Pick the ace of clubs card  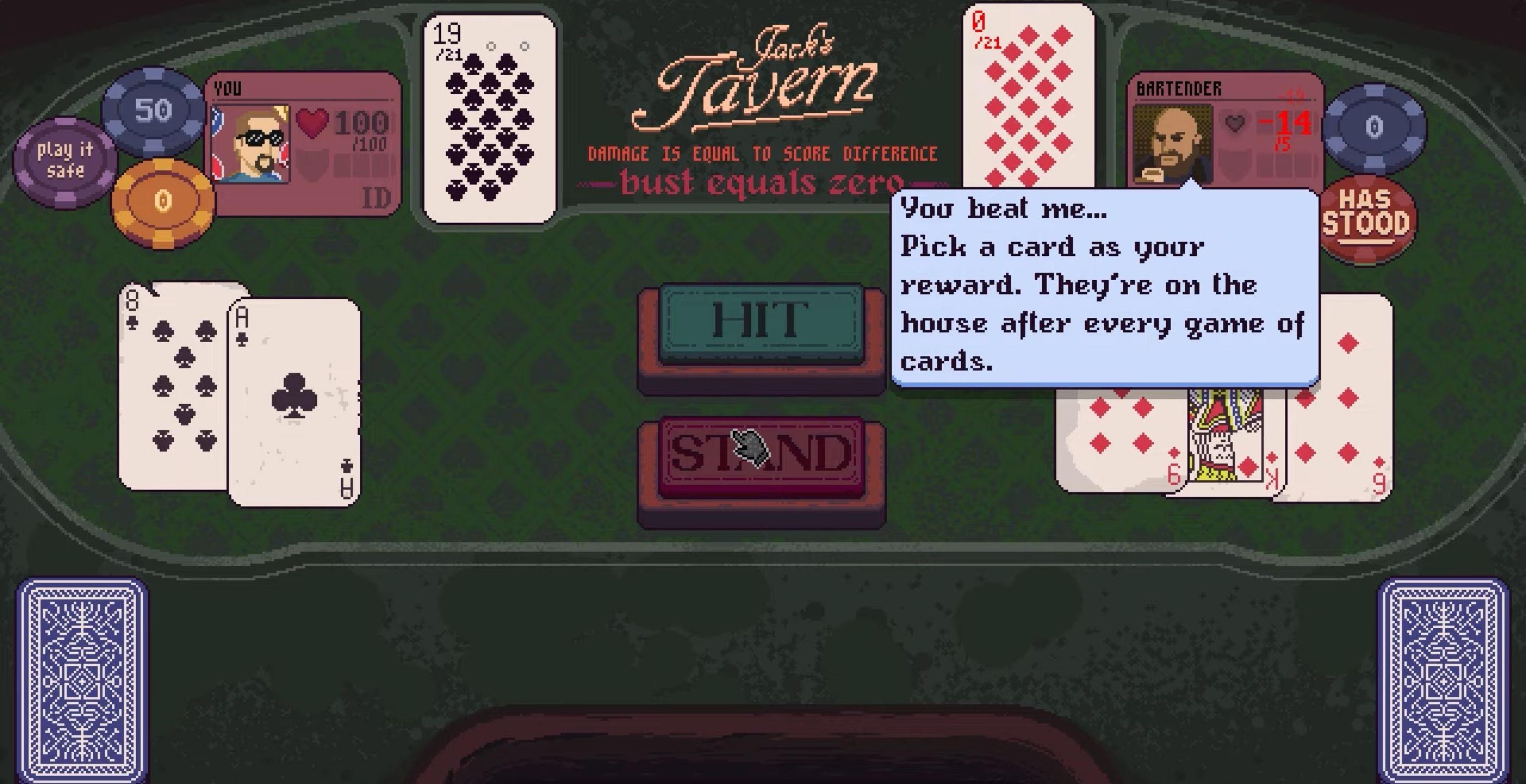pos(295,402)
